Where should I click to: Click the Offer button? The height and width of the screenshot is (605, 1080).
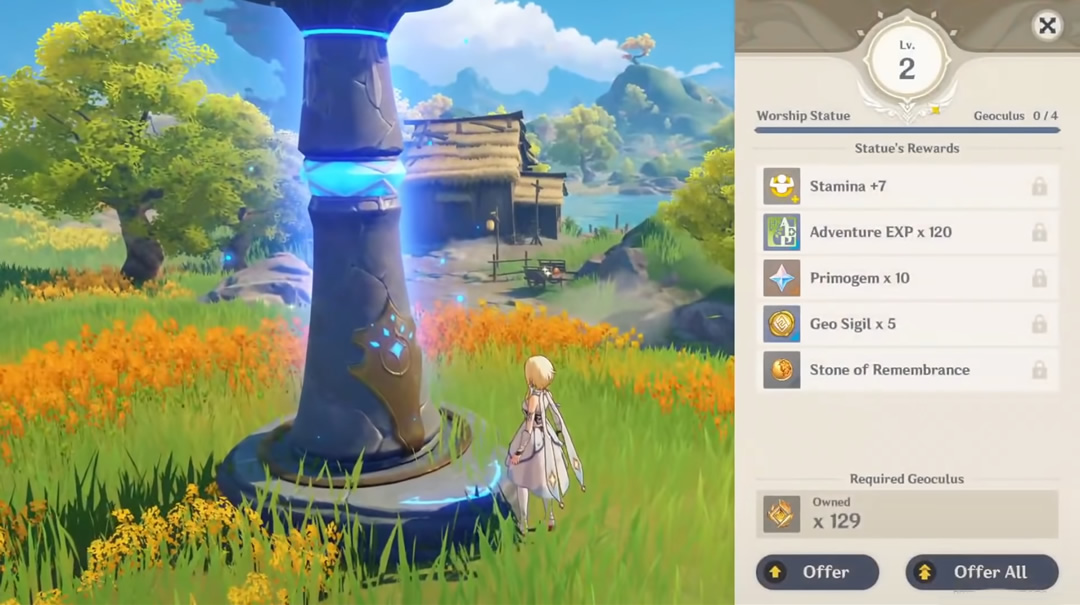point(817,572)
